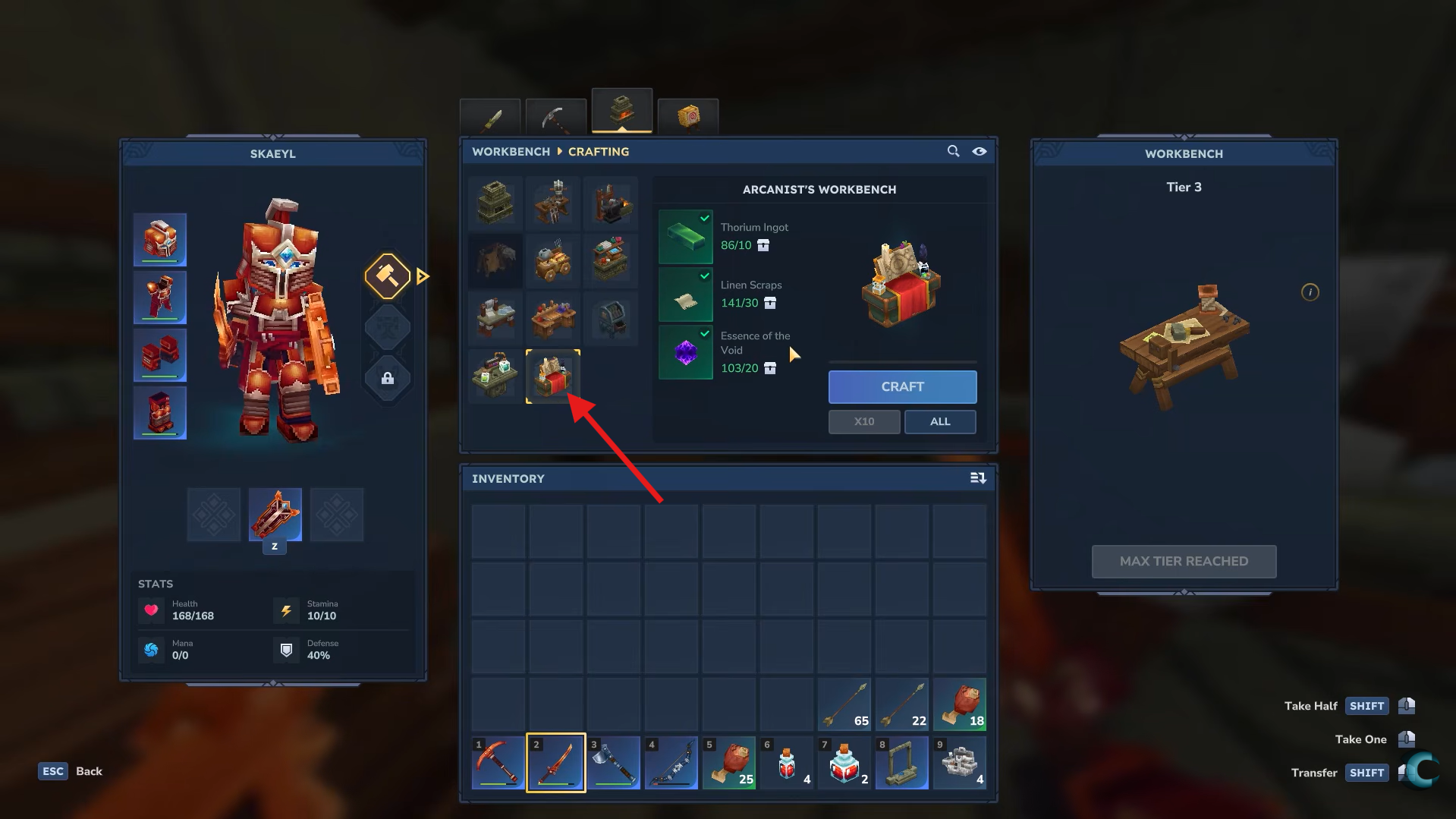Open recipe search with the magnifier icon
Image resolution: width=1456 pixels, height=819 pixels.
[x=953, y=151]
